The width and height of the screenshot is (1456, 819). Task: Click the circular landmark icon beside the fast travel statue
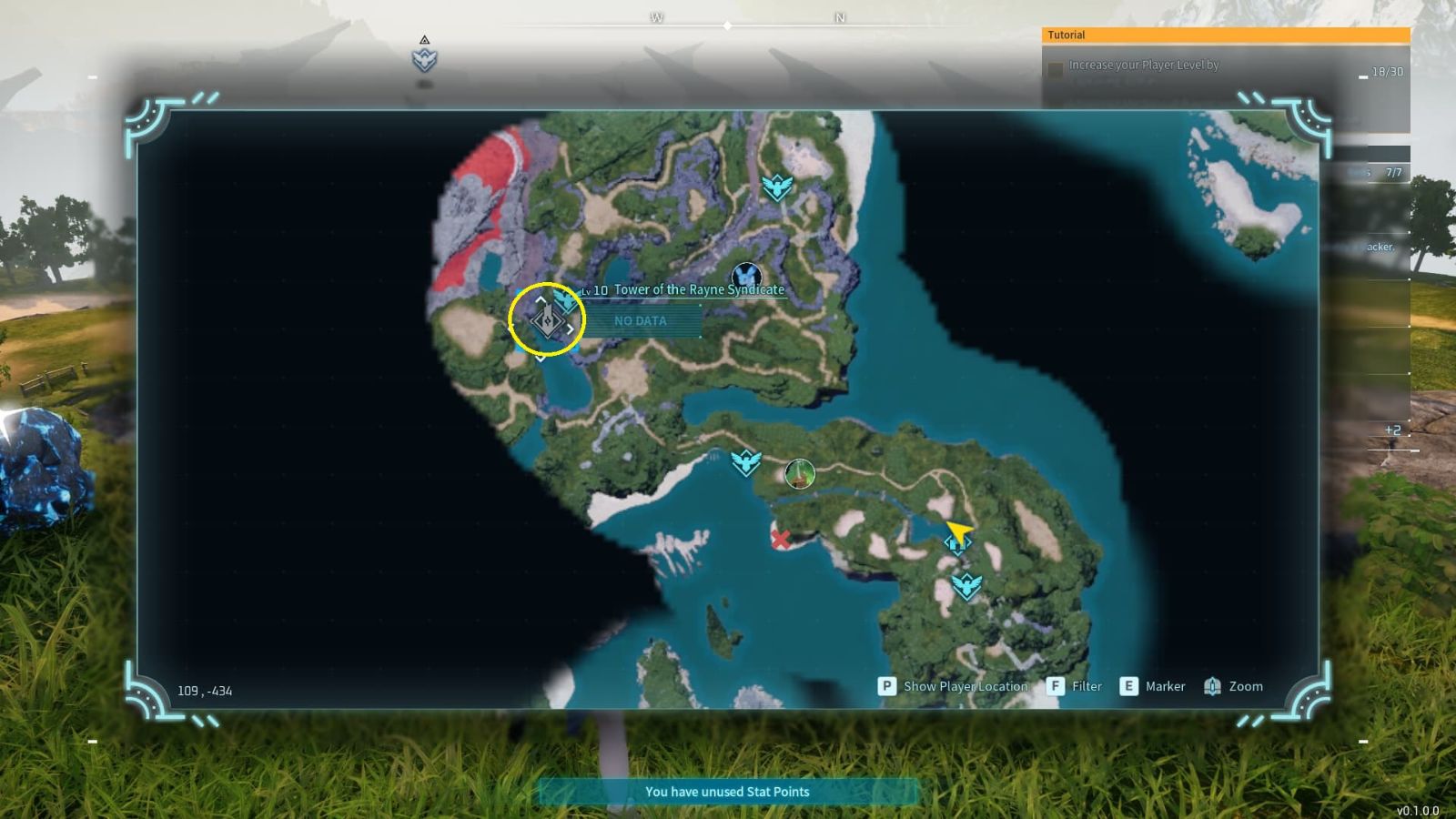(799, 474)
